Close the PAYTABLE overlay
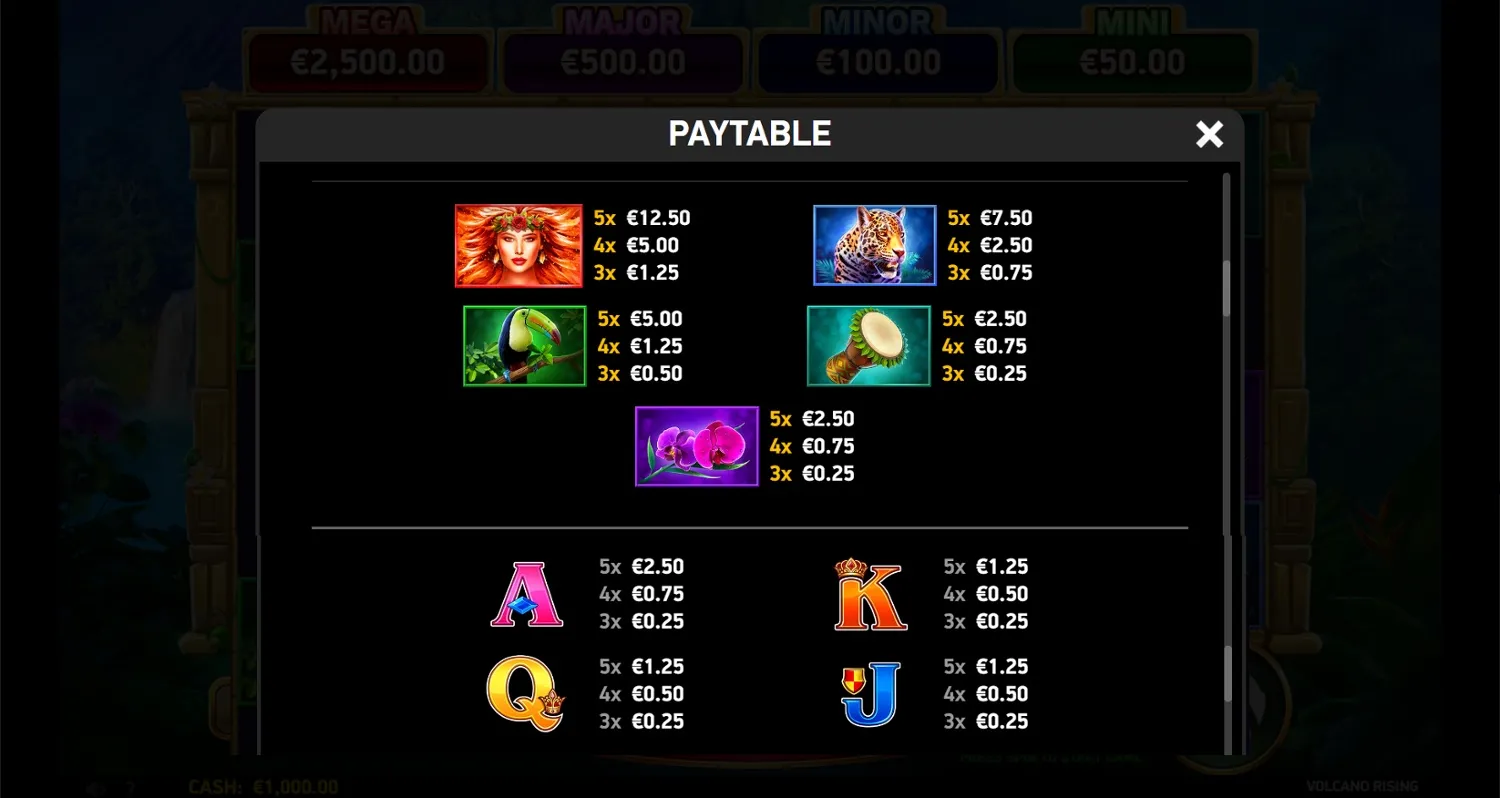The width and height of the screenshot is (1500, 798). point(1209,134)
